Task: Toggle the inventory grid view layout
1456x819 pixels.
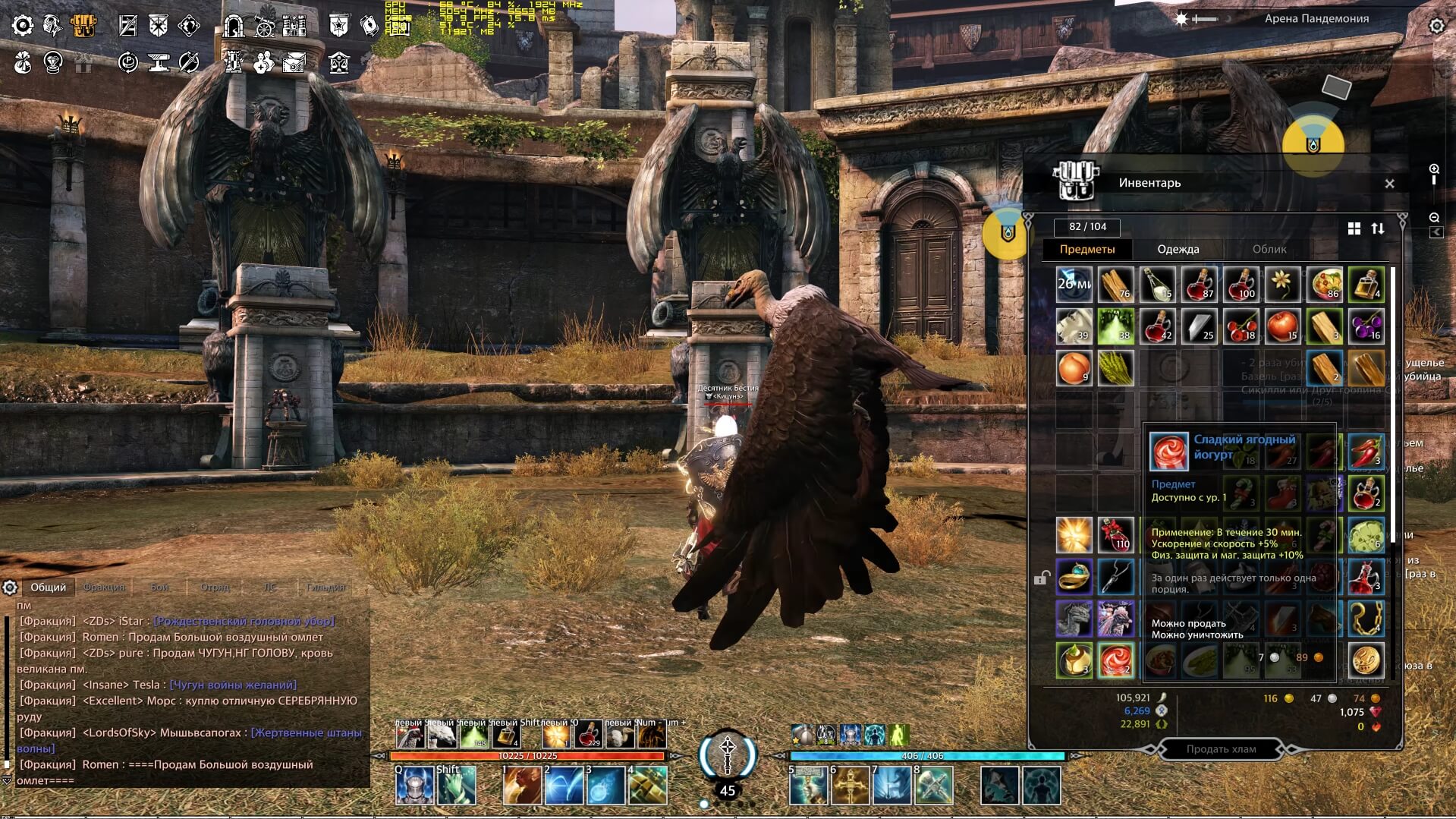Action: pyautogui.click(x=1355, y=227)
